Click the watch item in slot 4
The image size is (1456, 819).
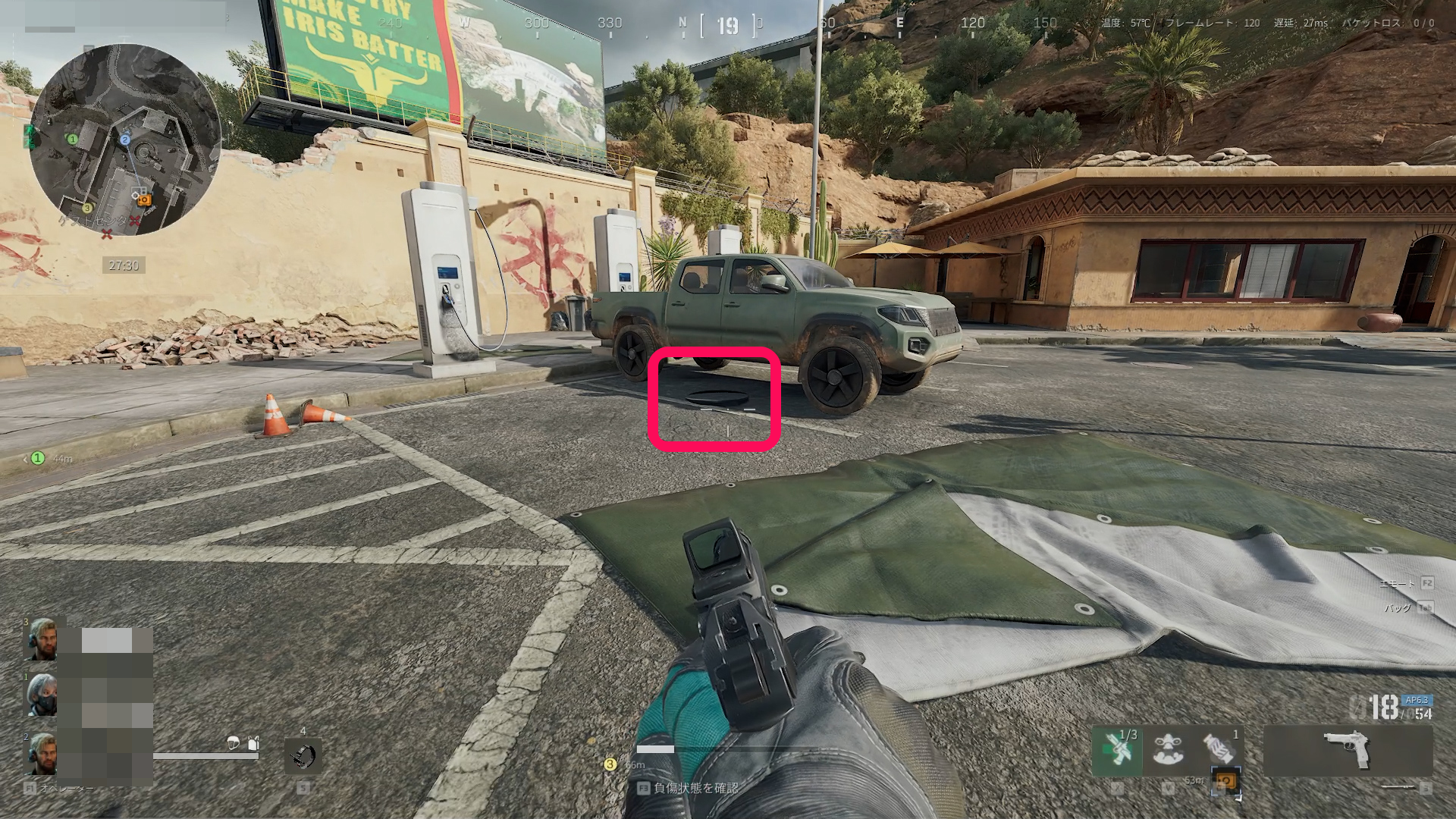(303, 757)
